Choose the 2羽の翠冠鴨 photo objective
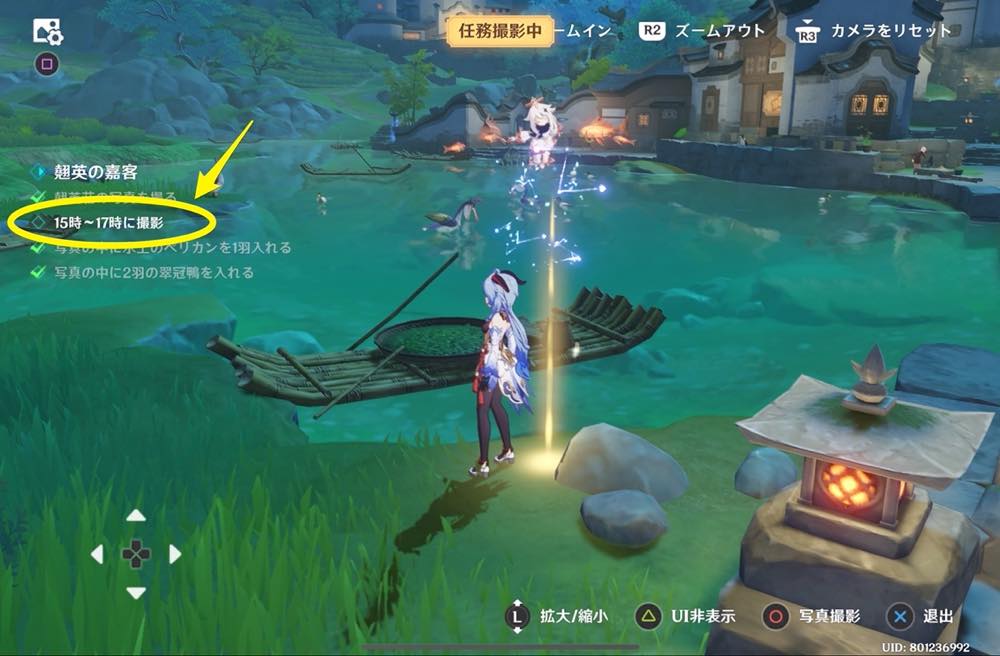Viewport: 1000px width, 656px height. pyautogui.click(x=154, y=272)
